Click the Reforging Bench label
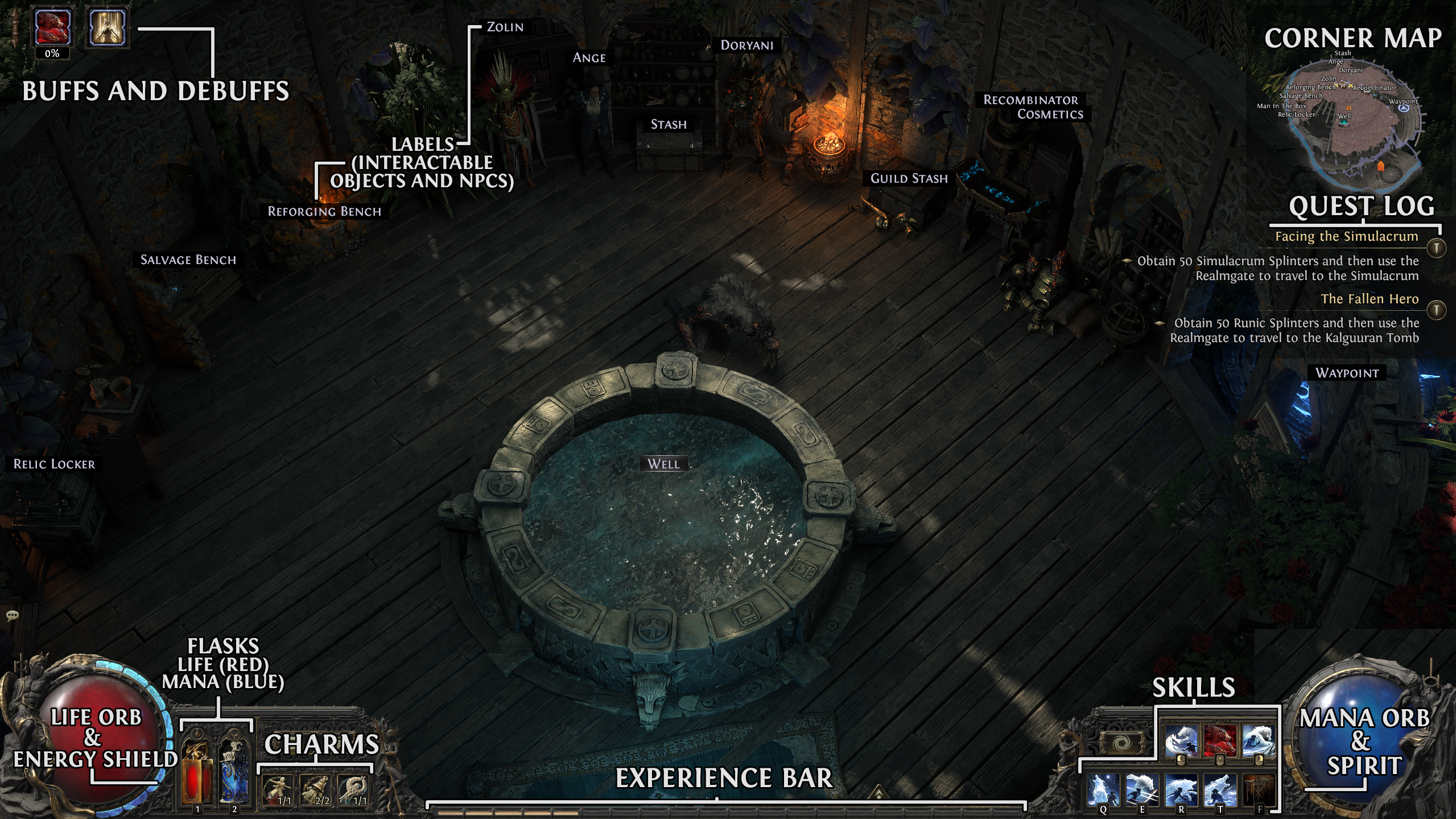1456x819 pixels. 324,212
